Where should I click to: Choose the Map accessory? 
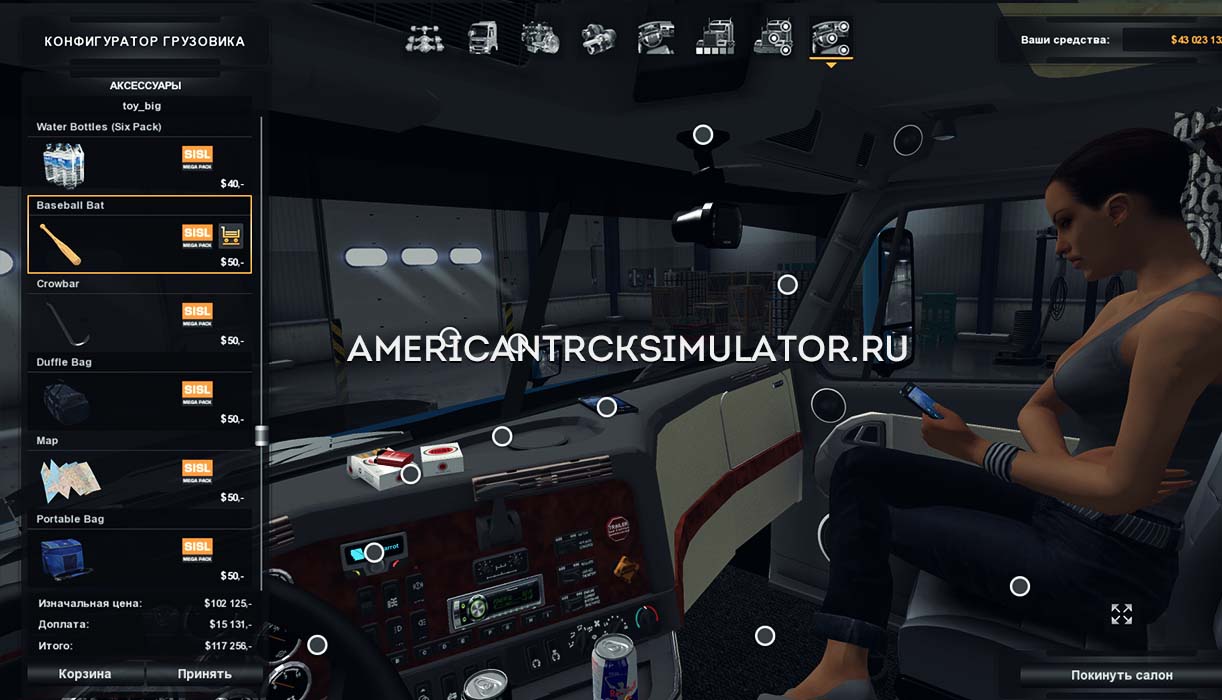point(139,472)
